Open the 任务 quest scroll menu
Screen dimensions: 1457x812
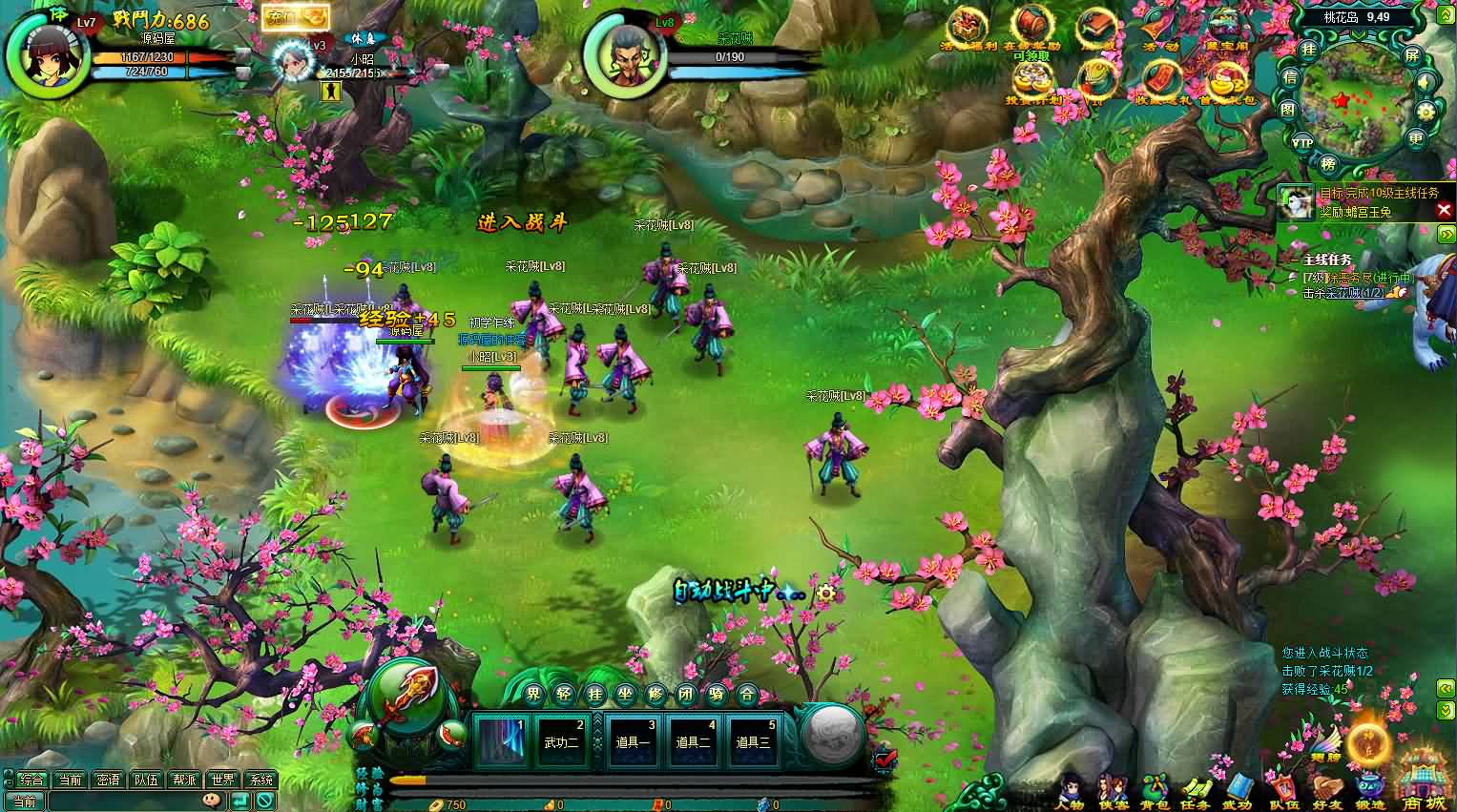point(1196,790)
